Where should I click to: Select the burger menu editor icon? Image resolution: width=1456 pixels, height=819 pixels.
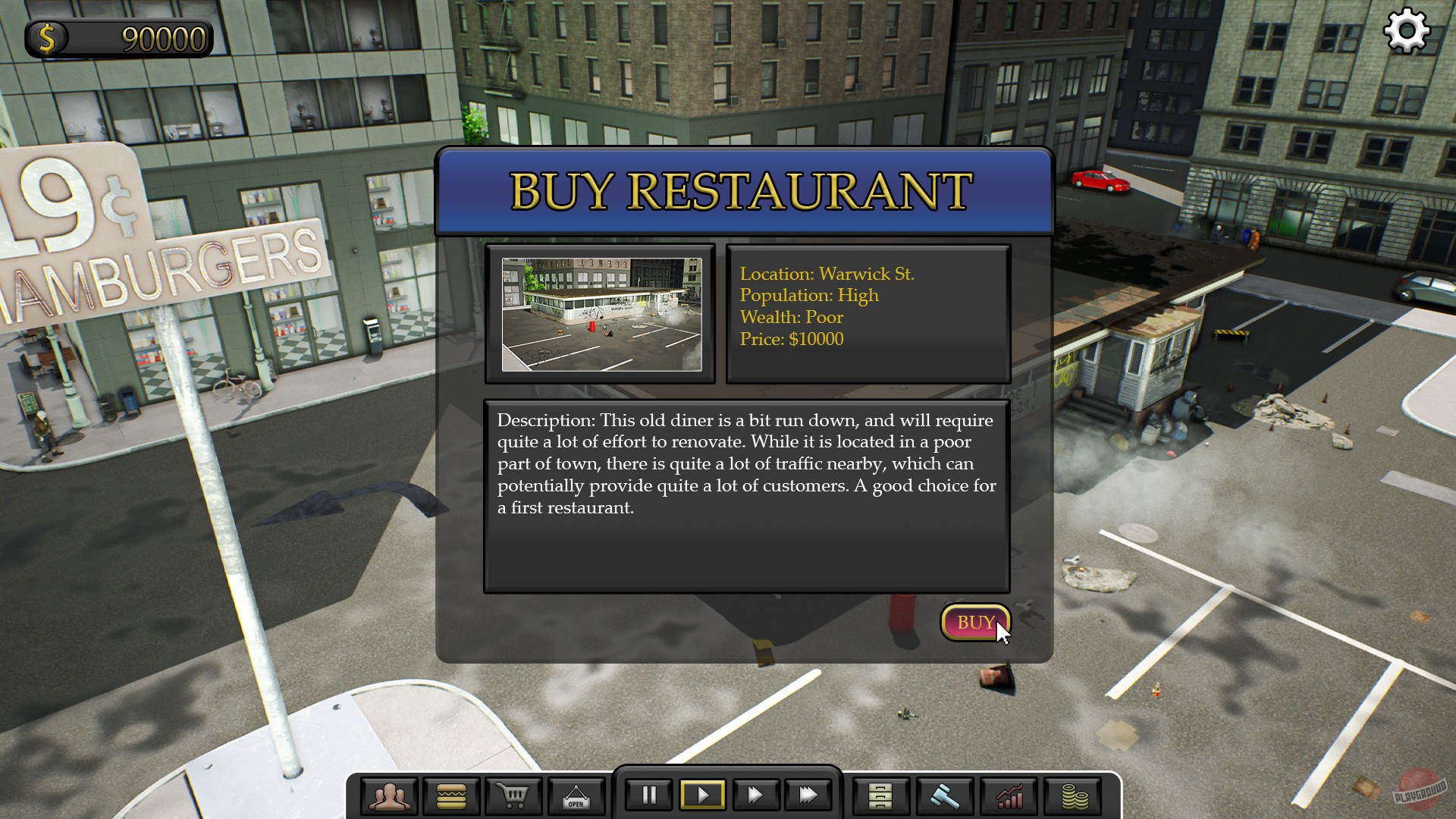[x=451, y=795]
